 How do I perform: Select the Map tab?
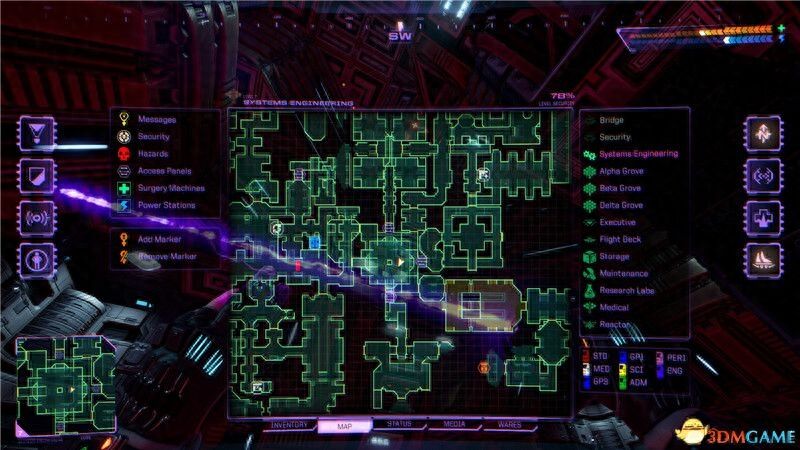pyautogui.click(x=344, y=425)
